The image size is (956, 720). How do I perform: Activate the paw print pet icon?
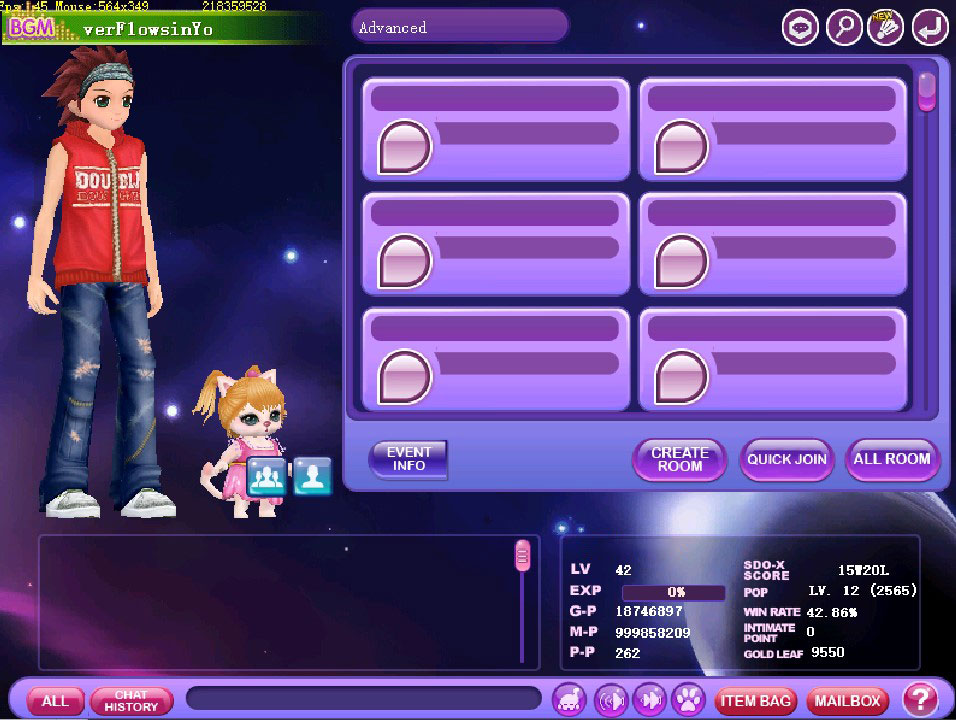click(x=689, y=698)
